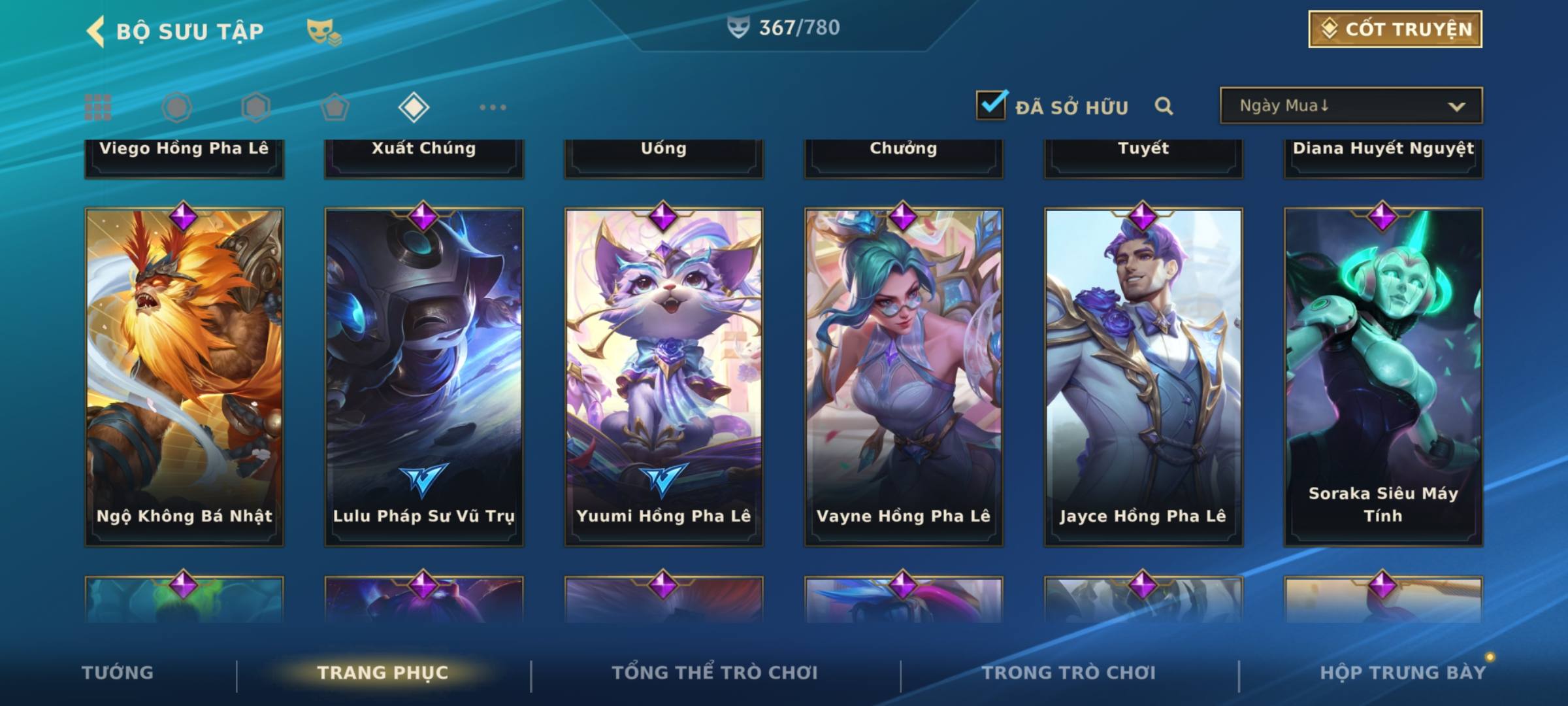Go back from Bộ Sưu Tập screen

coord(96,31)
